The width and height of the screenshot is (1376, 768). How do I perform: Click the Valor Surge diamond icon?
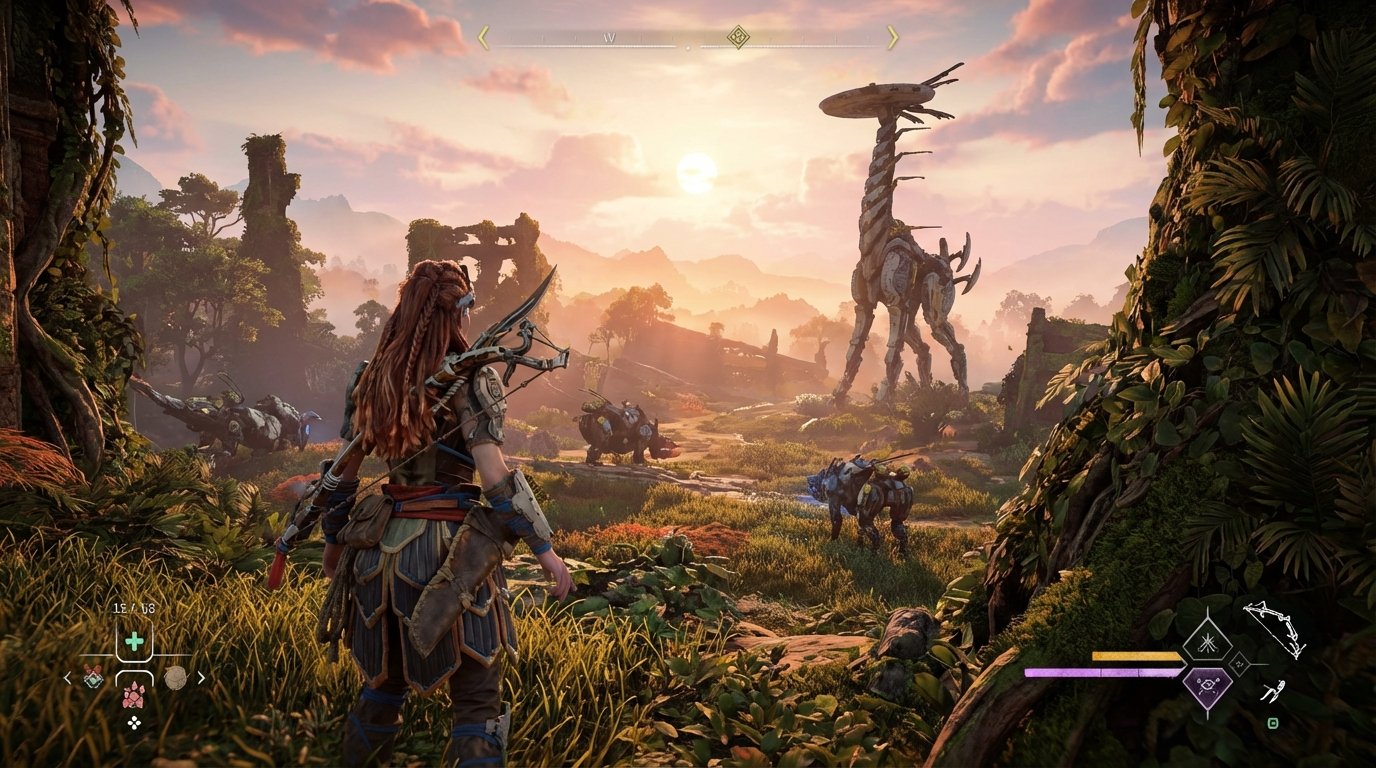tap(1207, 641)
